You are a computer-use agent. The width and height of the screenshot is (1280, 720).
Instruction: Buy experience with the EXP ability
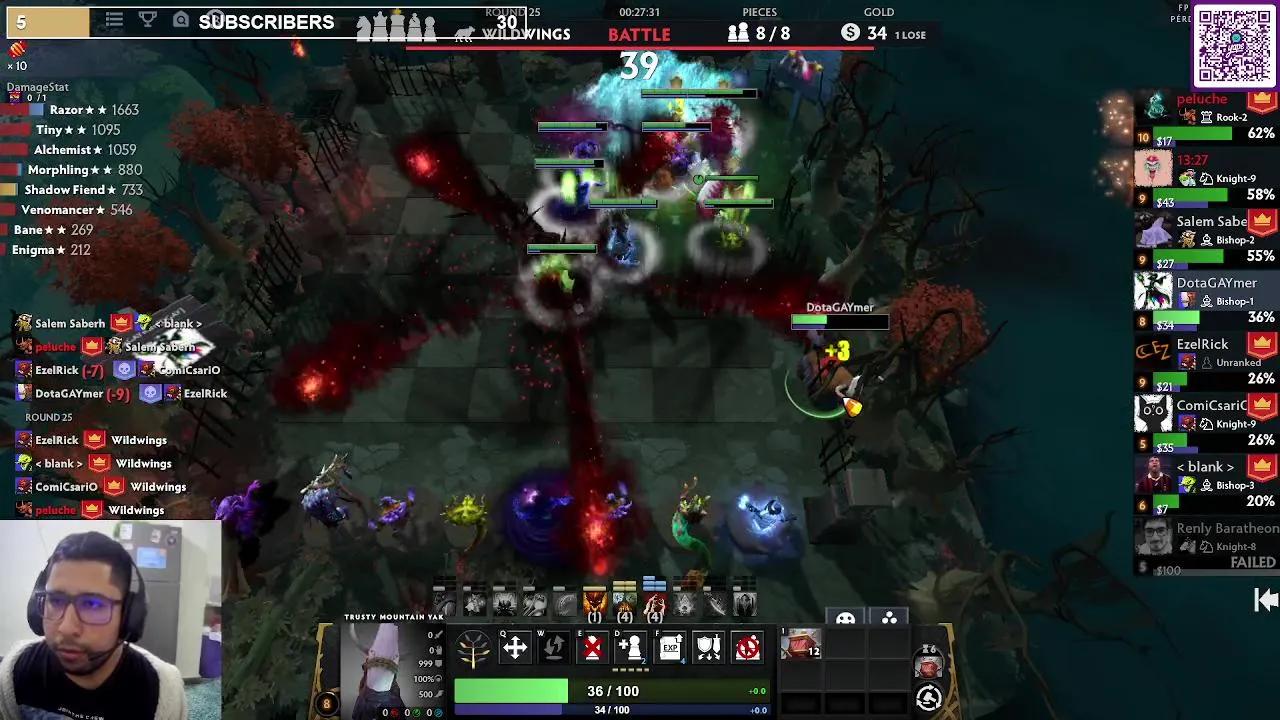670,648
